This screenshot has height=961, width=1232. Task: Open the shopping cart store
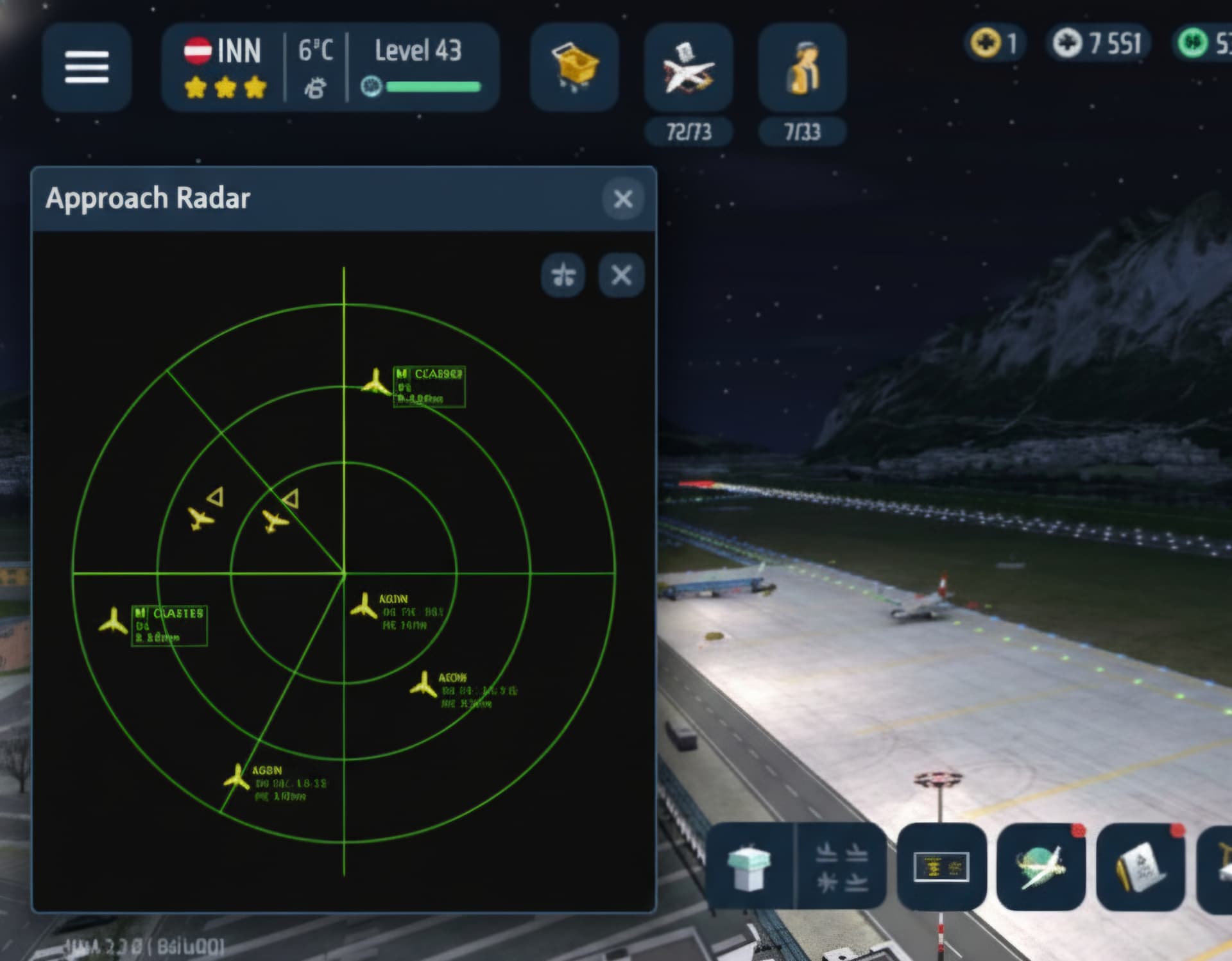click(574, 67)
